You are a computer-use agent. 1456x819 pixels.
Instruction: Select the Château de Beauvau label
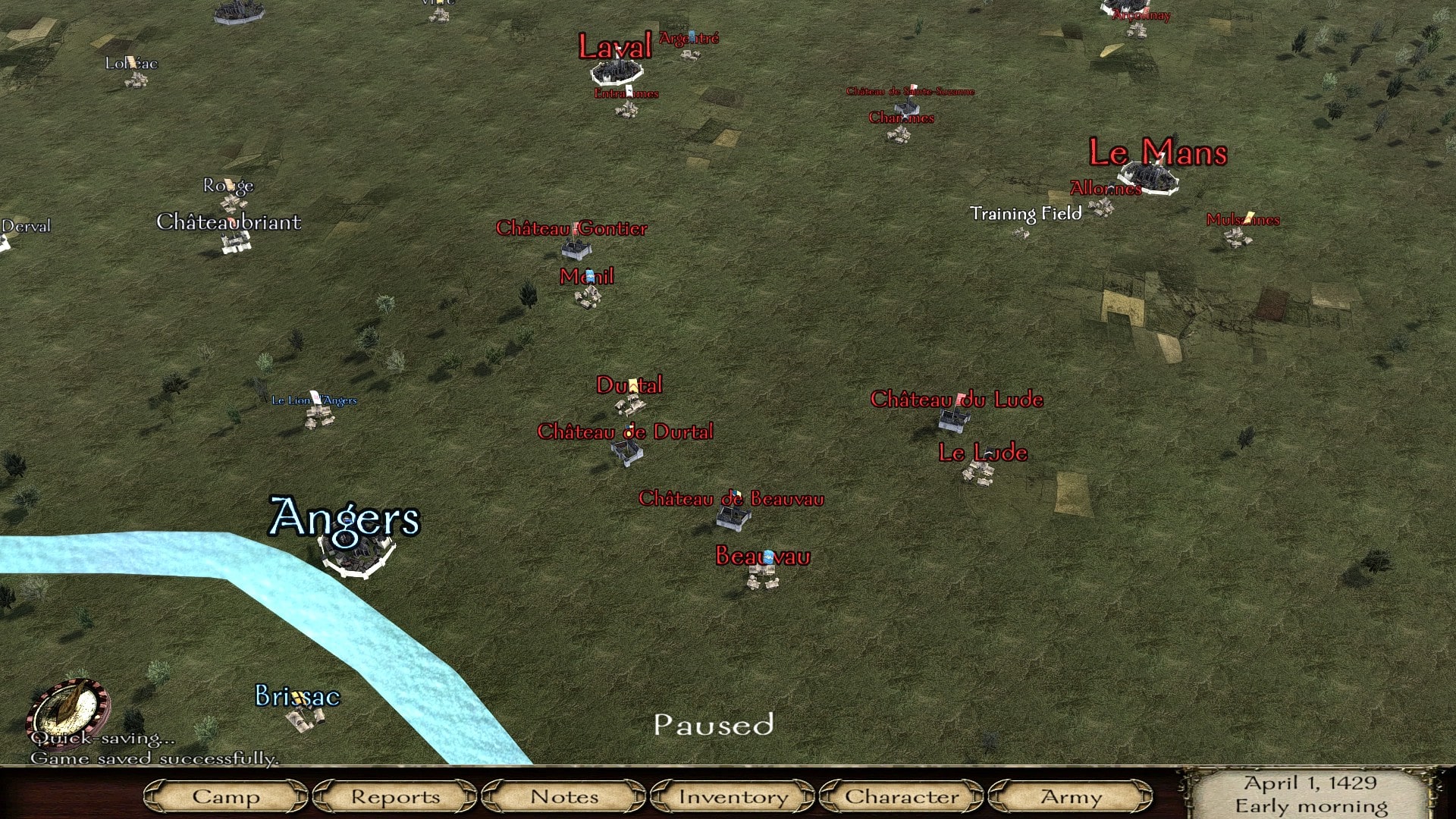731,499
